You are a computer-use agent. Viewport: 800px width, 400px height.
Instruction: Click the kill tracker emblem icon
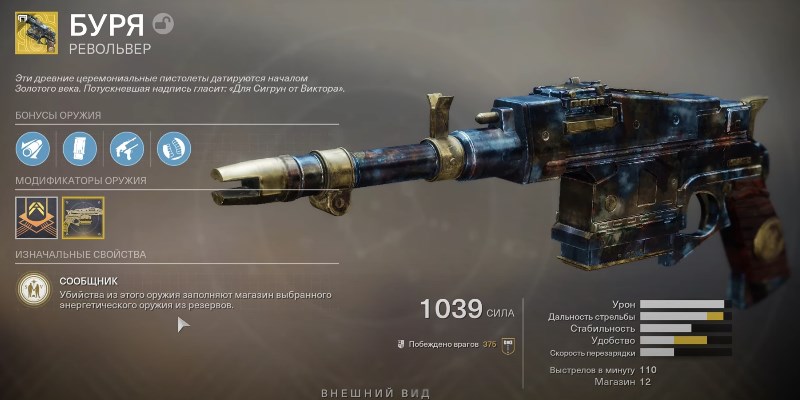pyautogui.click(x=507, y=344)
